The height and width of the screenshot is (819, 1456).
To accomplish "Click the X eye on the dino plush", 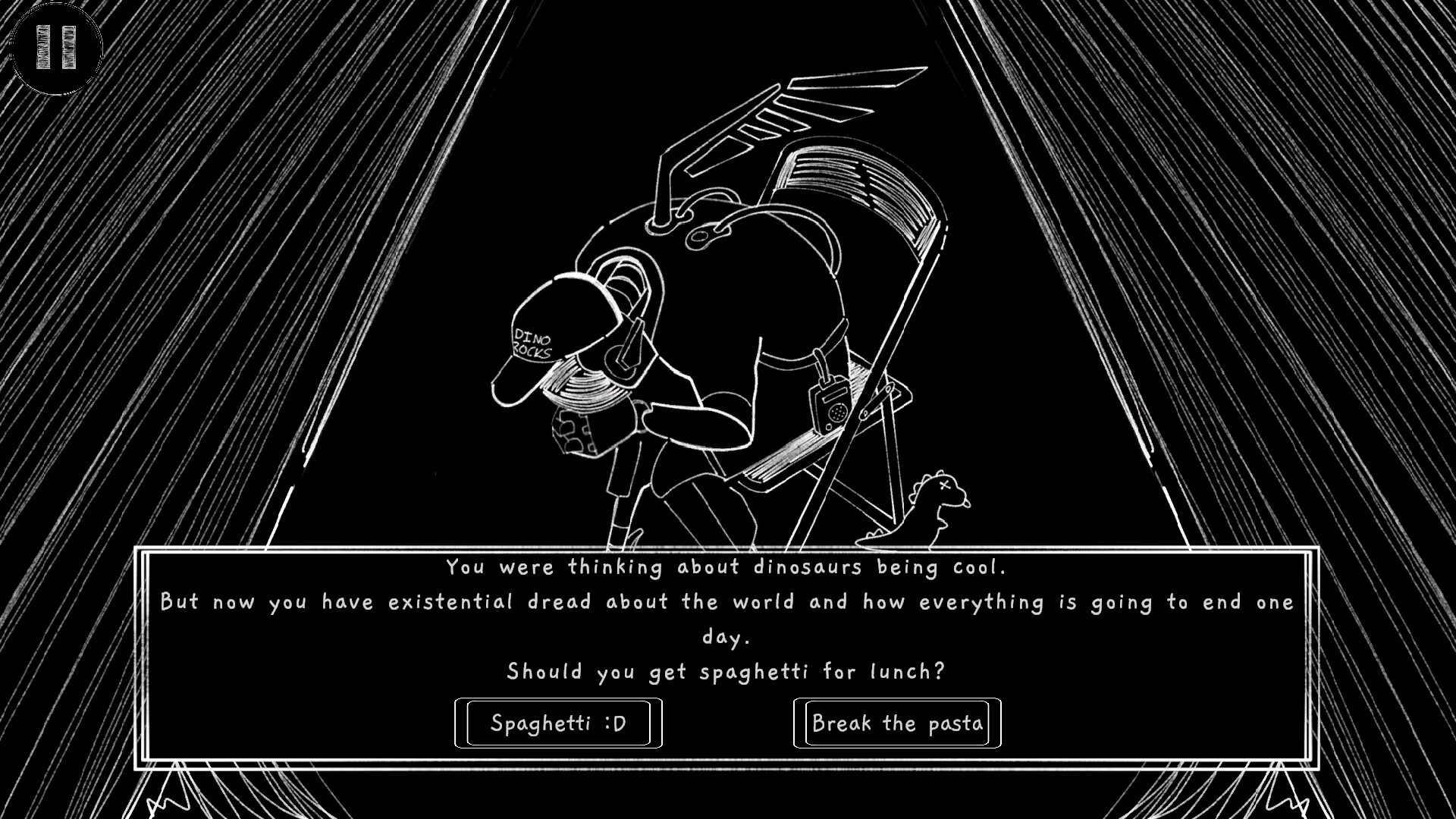I will 945,487.
